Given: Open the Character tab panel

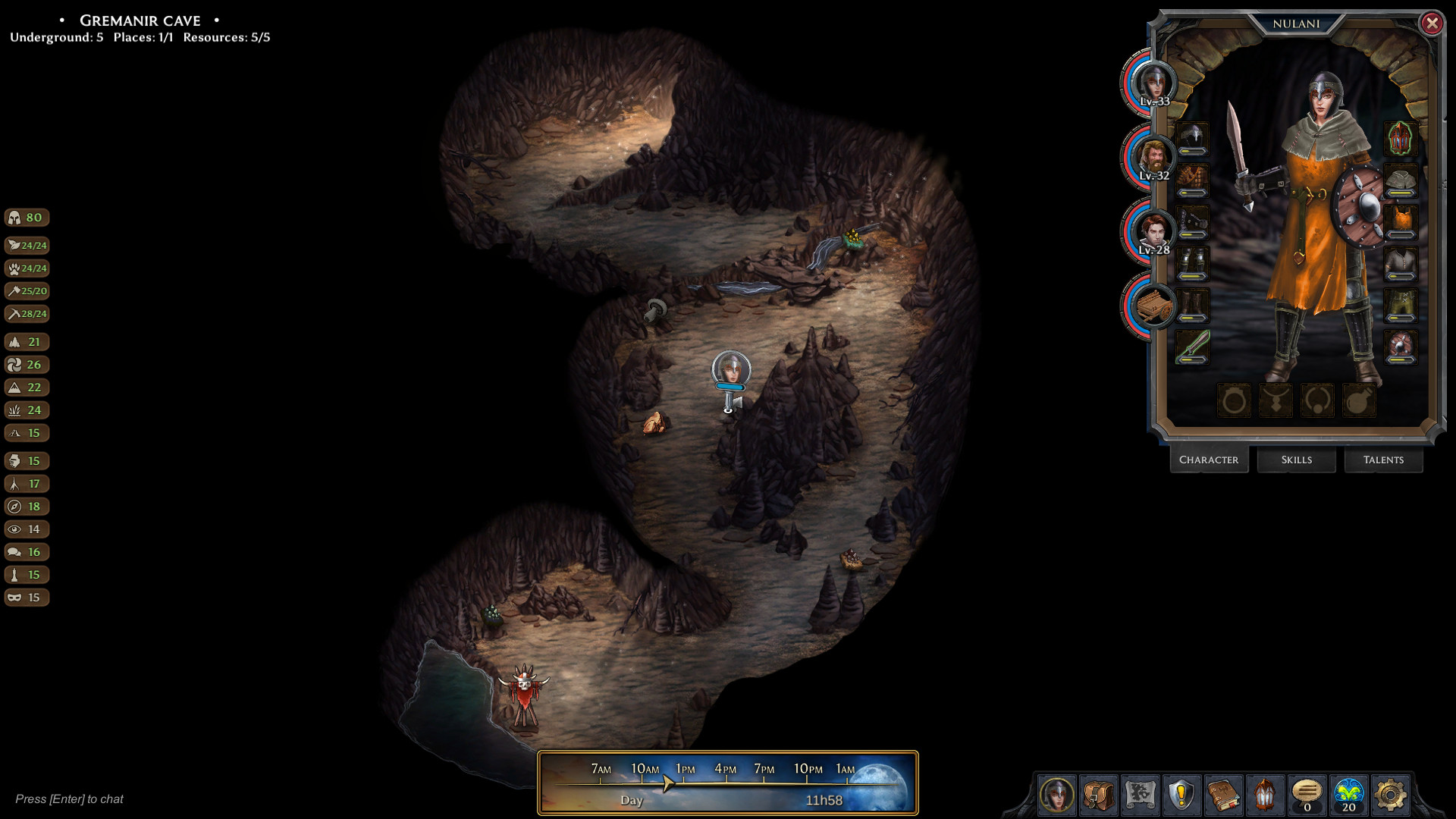Looking at the screenshot, I should point(1209,460).
